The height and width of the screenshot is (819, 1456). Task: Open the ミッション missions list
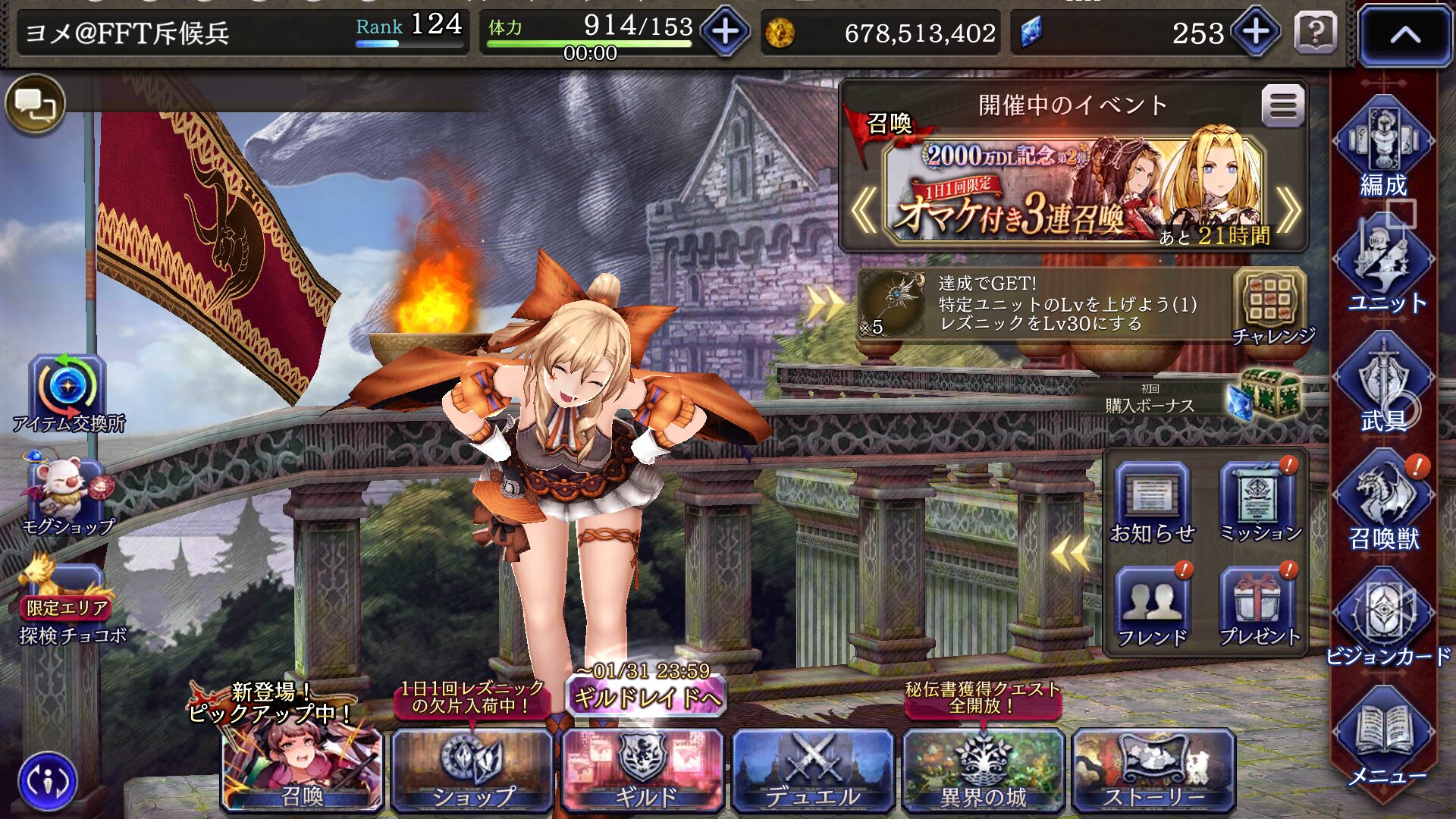1259,504
